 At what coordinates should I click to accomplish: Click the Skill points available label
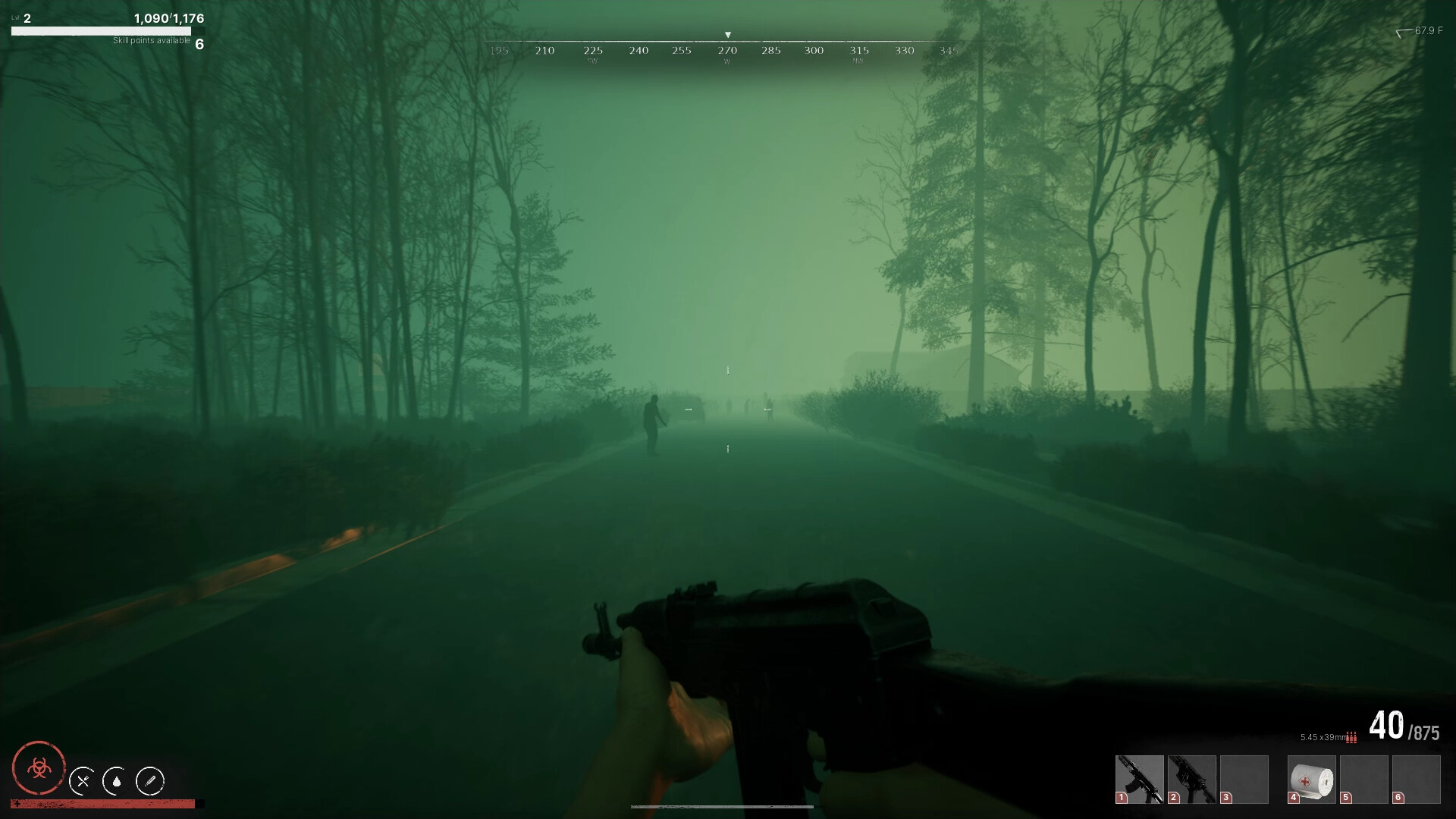151,41
